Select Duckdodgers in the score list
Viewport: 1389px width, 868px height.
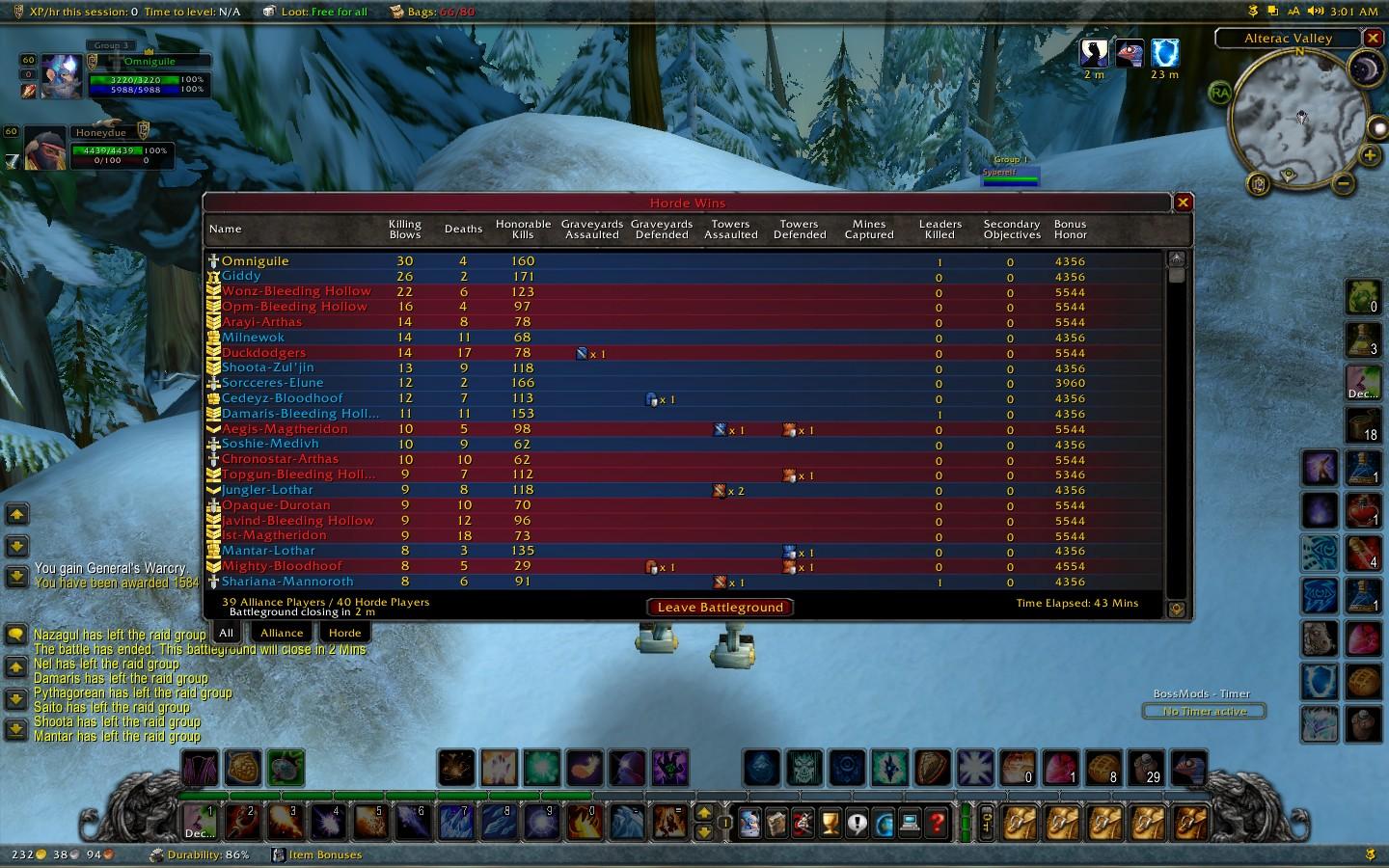click(x=263, y=353)
